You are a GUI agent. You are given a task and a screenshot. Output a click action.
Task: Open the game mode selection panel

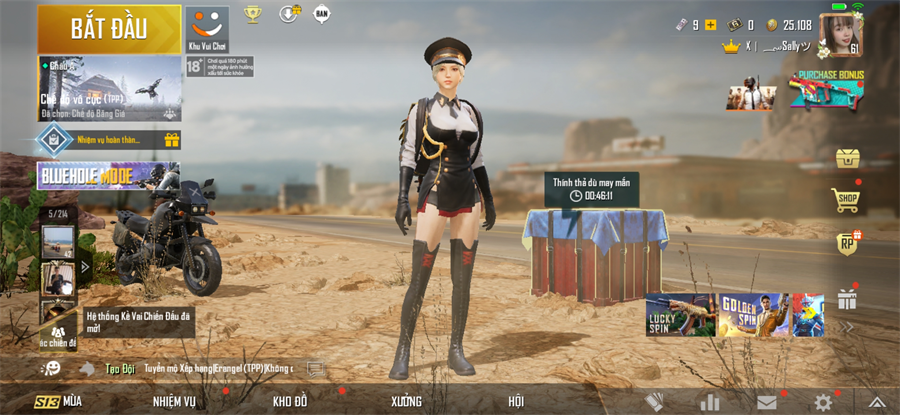pos(109,88)
